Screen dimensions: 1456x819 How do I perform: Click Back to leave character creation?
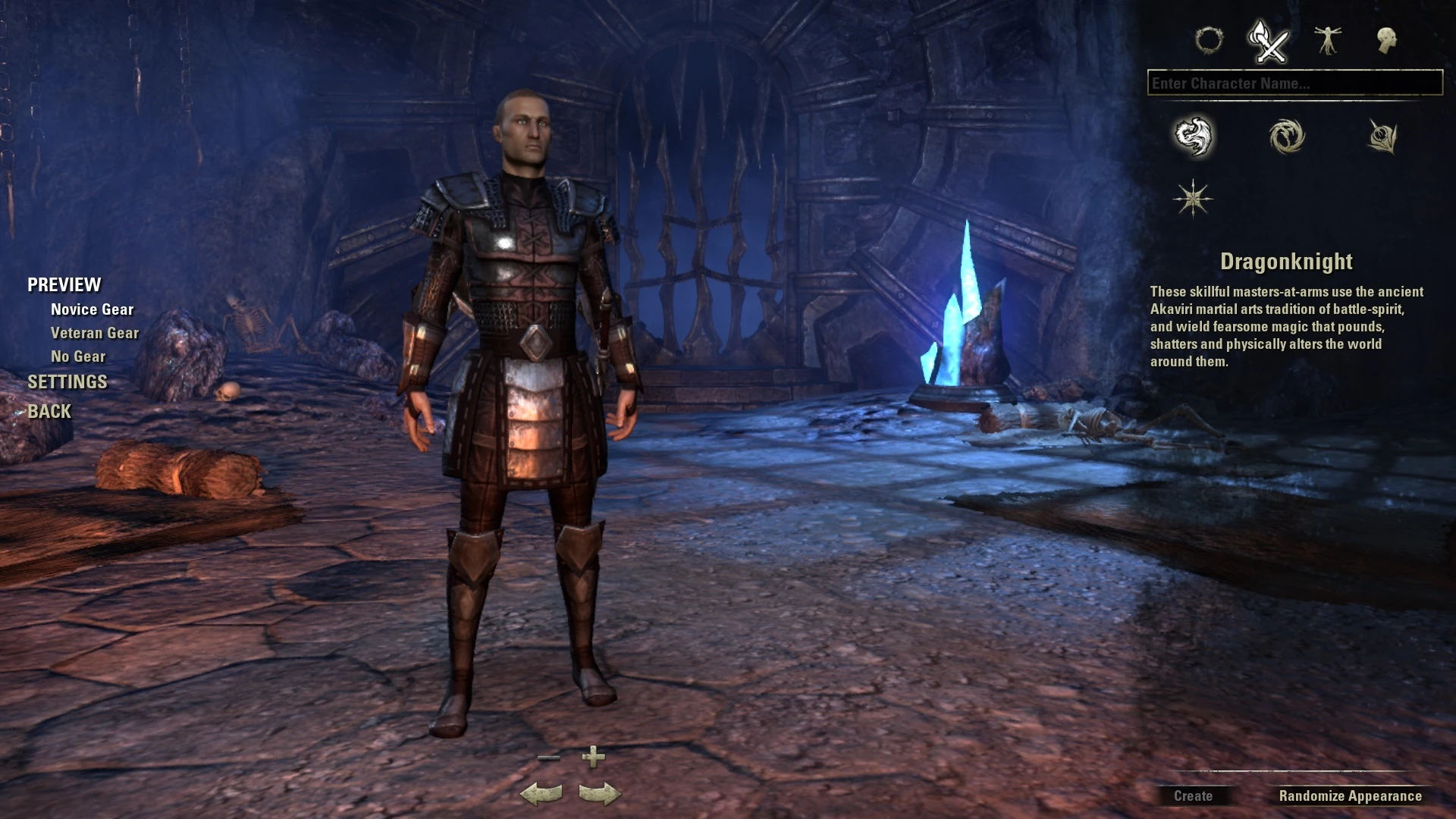(x=49, y=411)
